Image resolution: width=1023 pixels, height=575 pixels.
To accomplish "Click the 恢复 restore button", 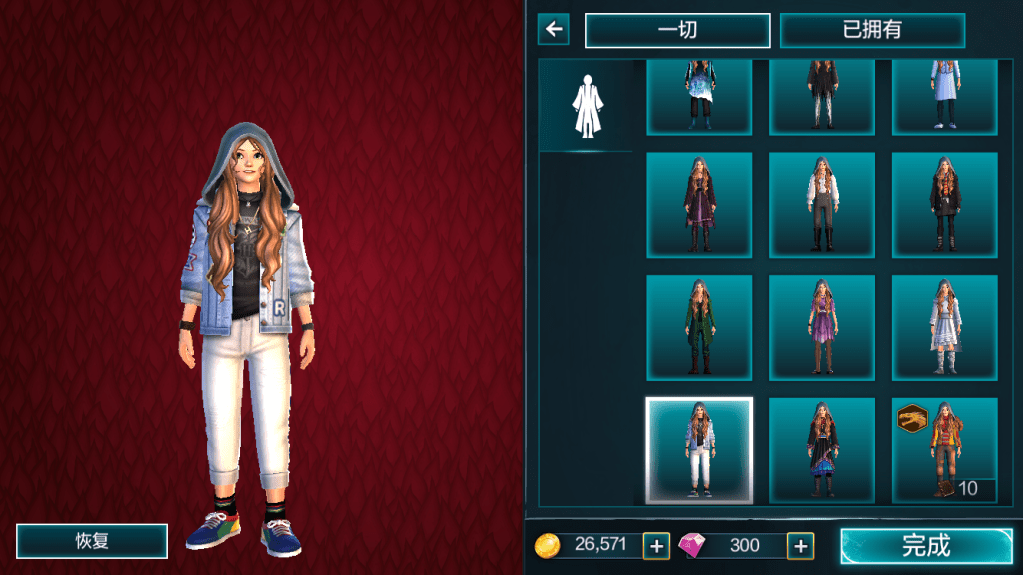I will (x=92, y=541).
